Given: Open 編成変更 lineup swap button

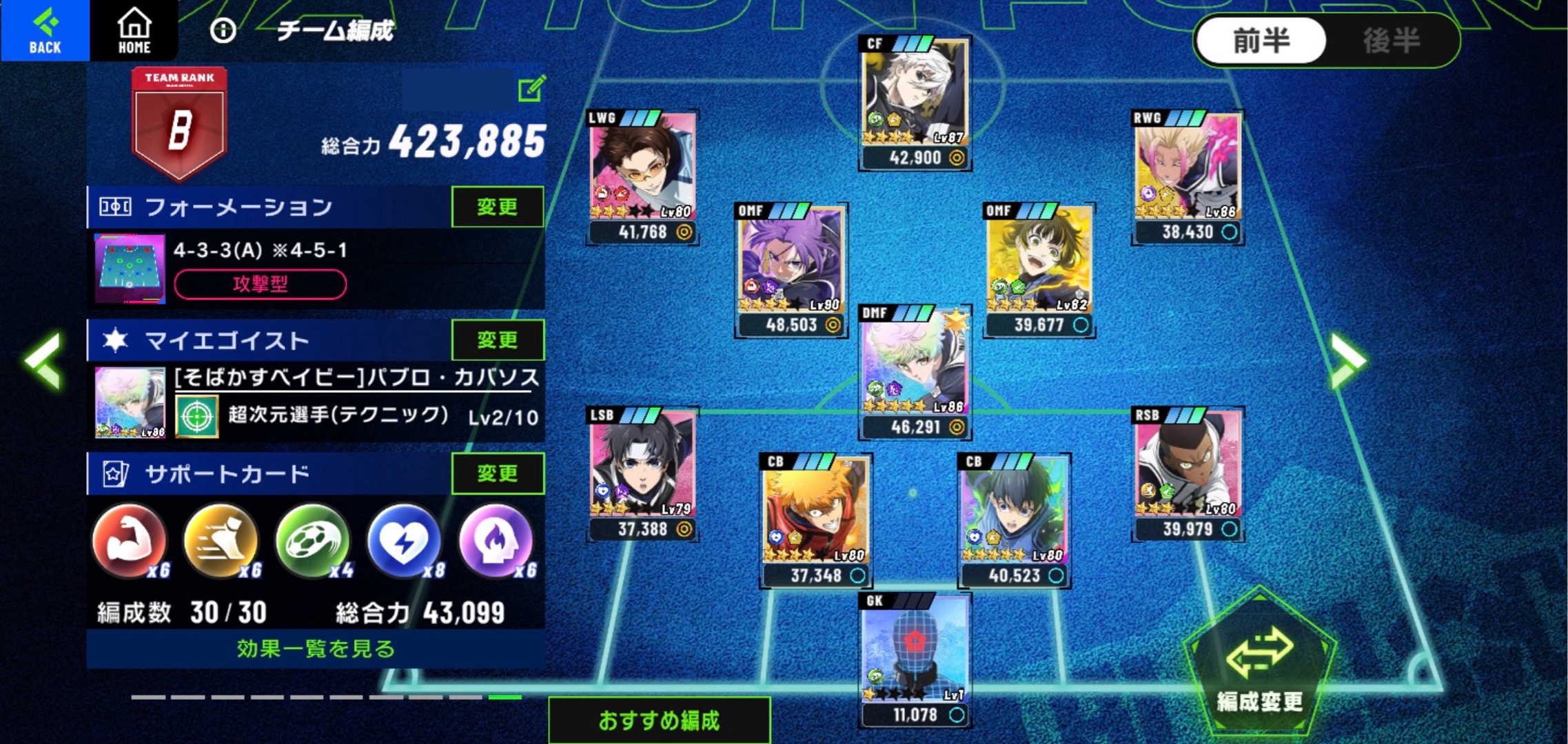Looking at the screenshot, I should tap(1259, 665).
